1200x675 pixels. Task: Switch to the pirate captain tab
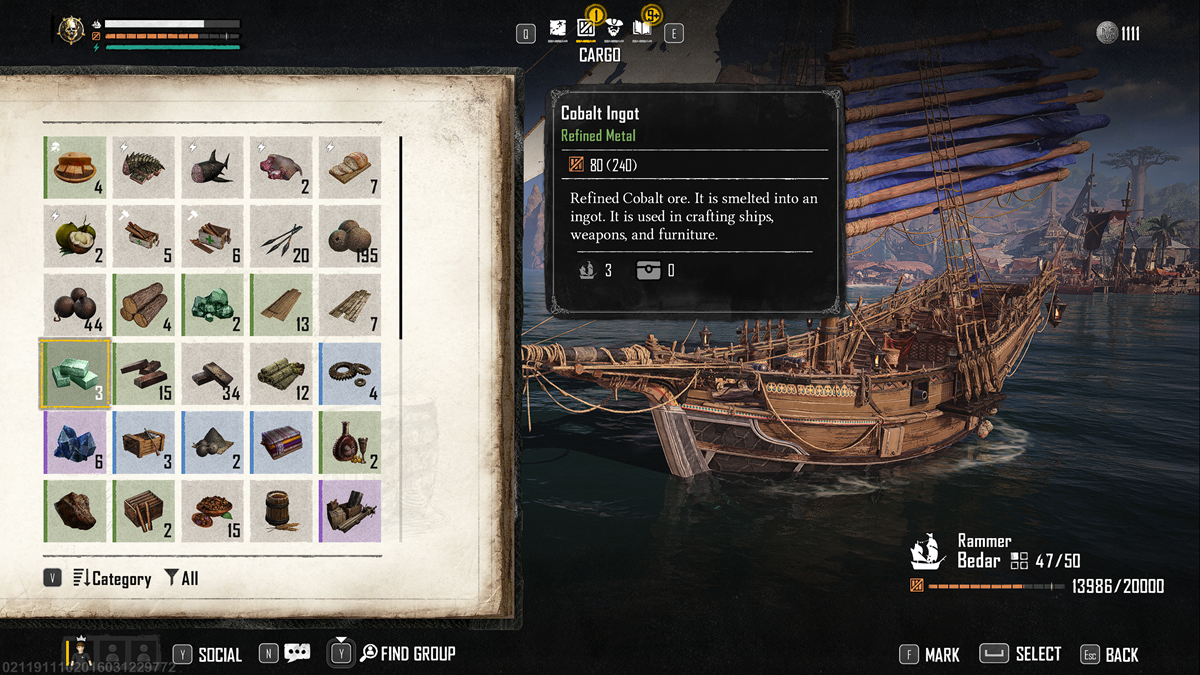616,32
